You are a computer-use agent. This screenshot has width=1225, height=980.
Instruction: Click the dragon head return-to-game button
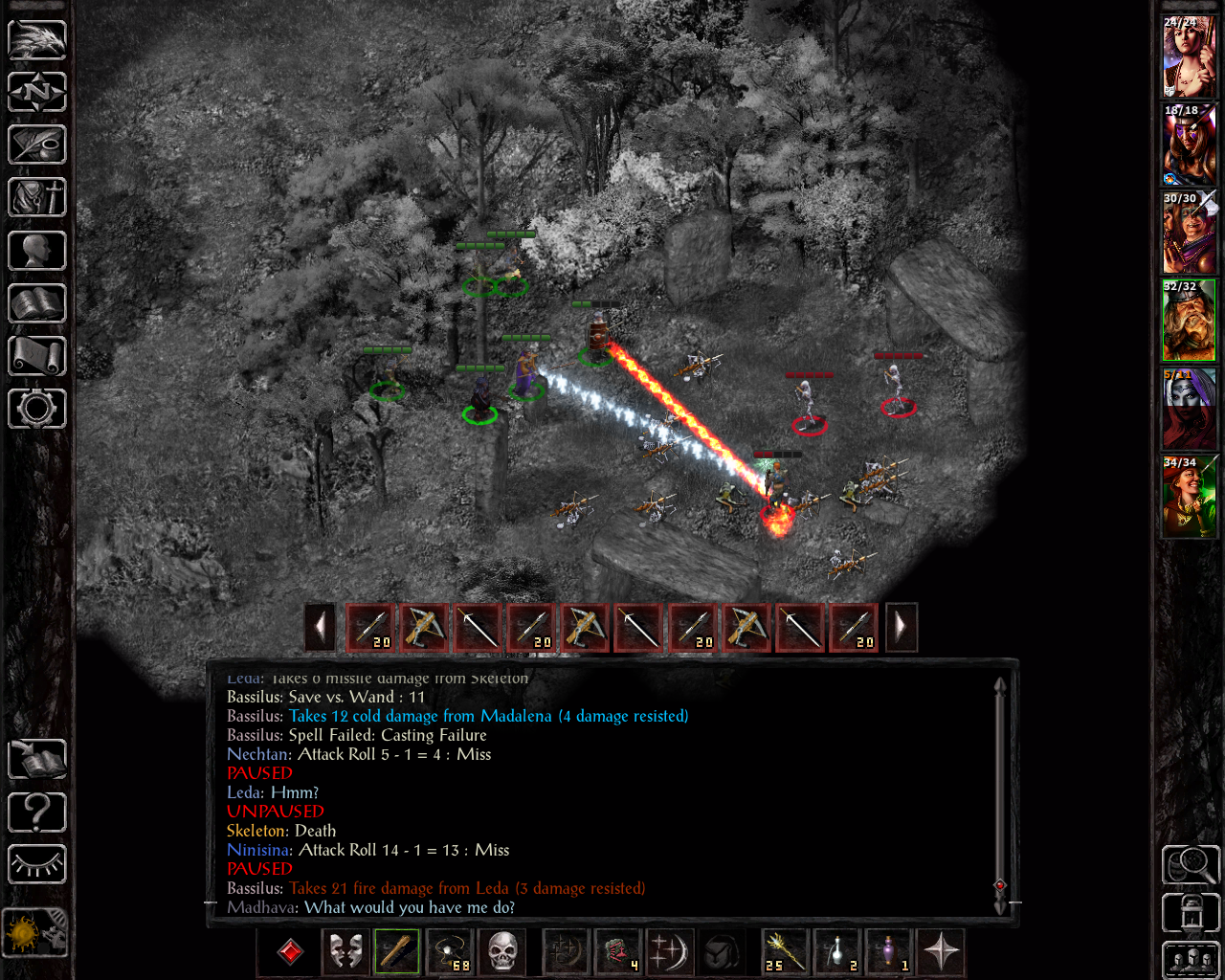pyautogui.click(x=36, y=39)
